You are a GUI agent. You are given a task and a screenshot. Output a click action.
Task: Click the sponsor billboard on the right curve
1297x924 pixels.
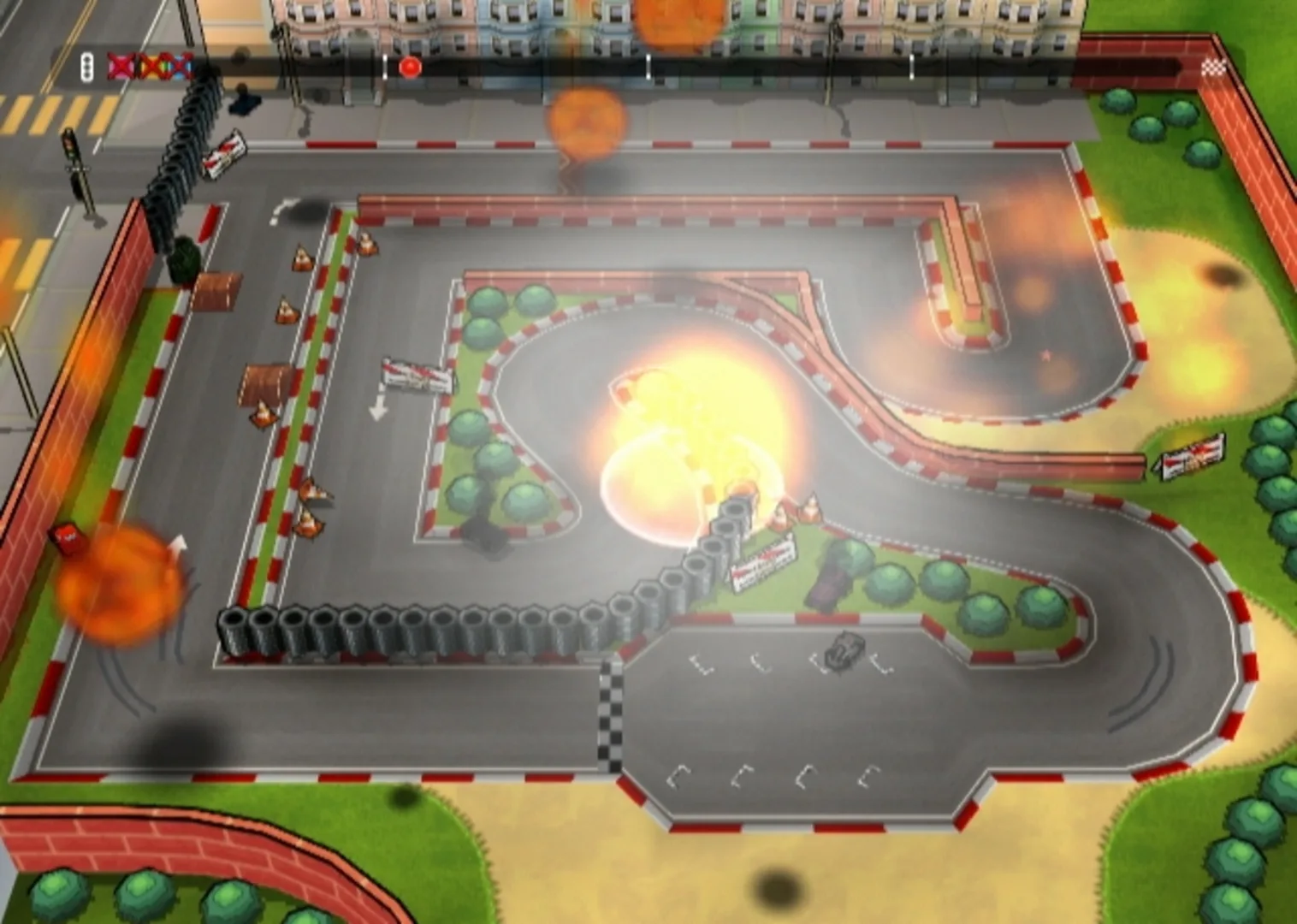pos(1191,455)
